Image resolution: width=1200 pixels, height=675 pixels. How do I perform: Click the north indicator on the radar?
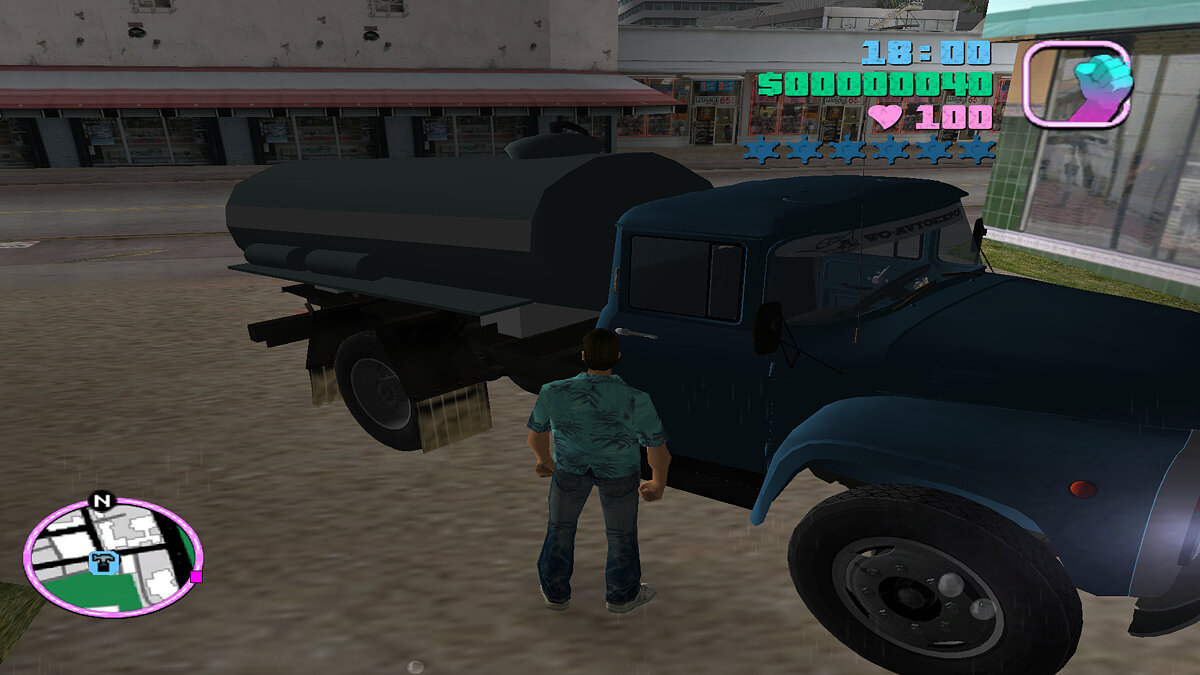tap(101, 500)
